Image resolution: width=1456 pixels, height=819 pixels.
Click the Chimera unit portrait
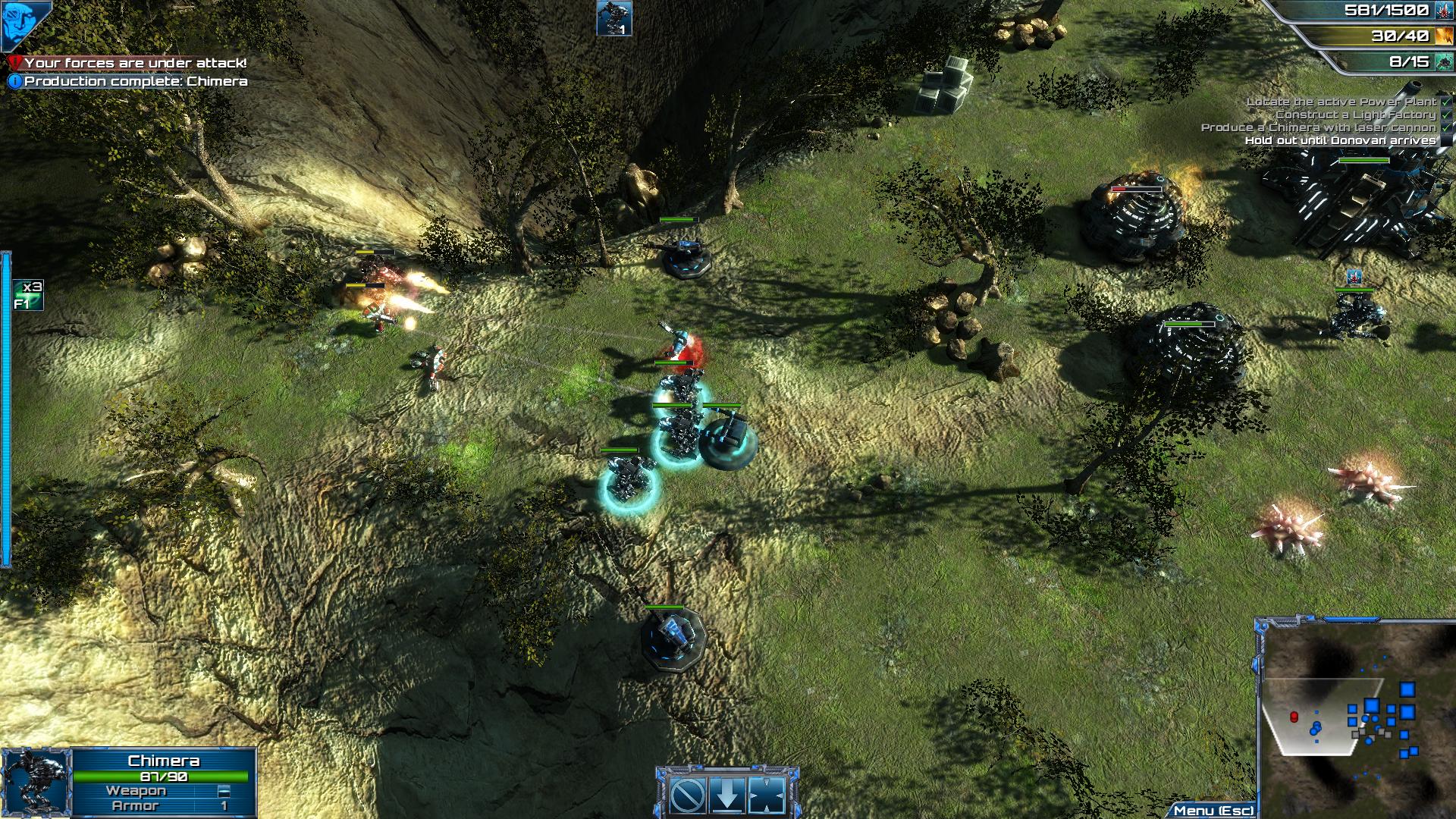pyautogui.click(x=36, y=783)
